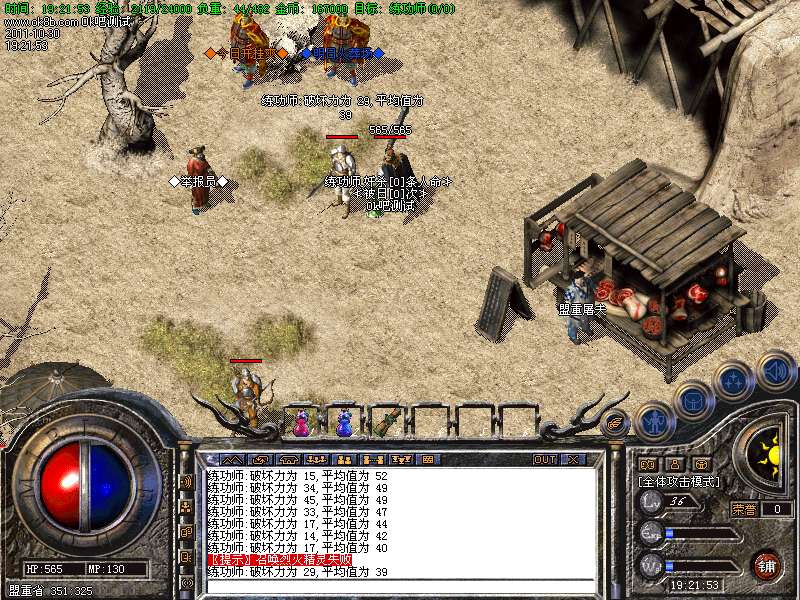The image size is (800, 600).
Task: Toggle sound with the speaker button
Action: pos(775,370)
